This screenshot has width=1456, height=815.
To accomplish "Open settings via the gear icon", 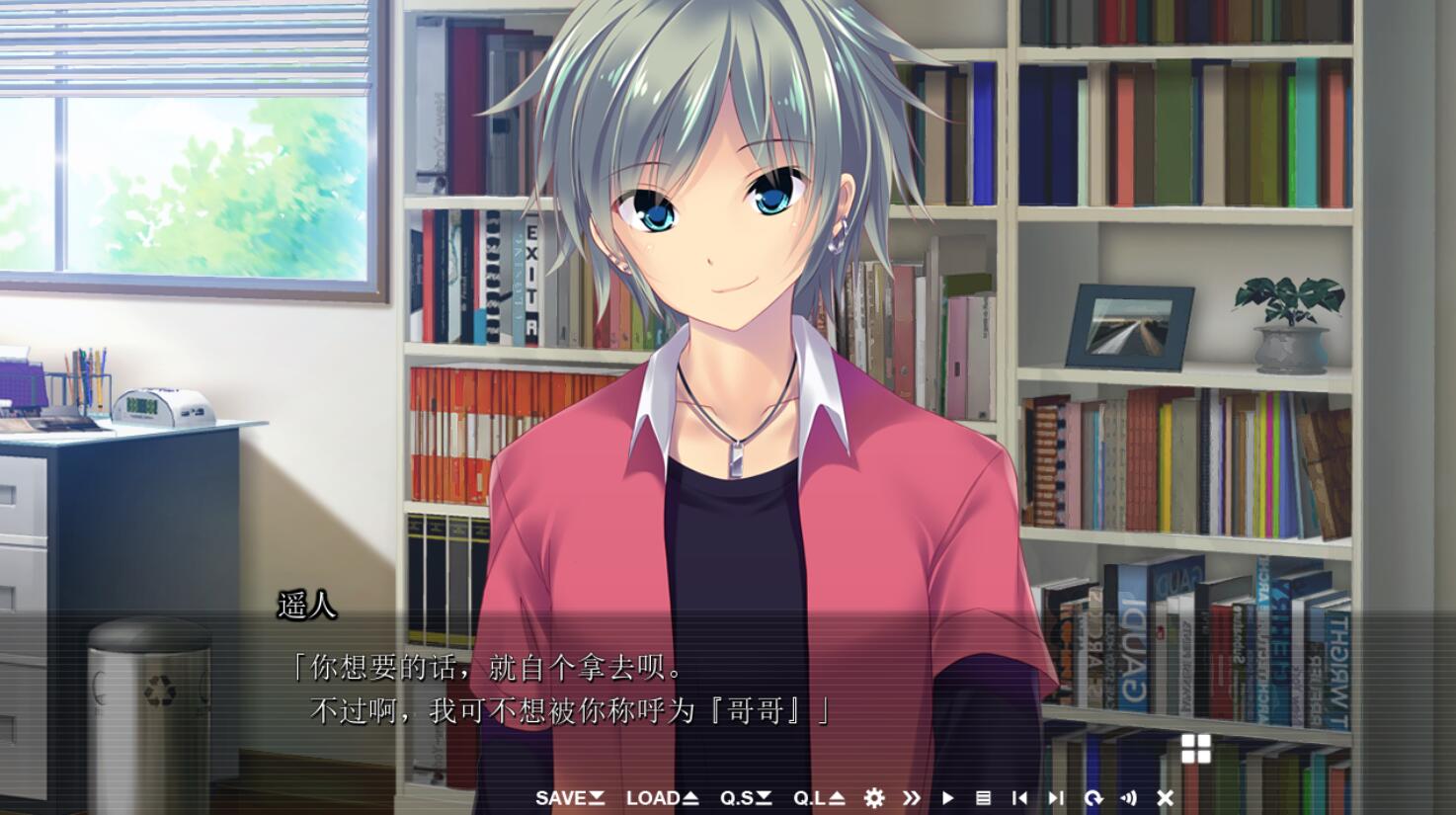I will (x=874, y=798).
